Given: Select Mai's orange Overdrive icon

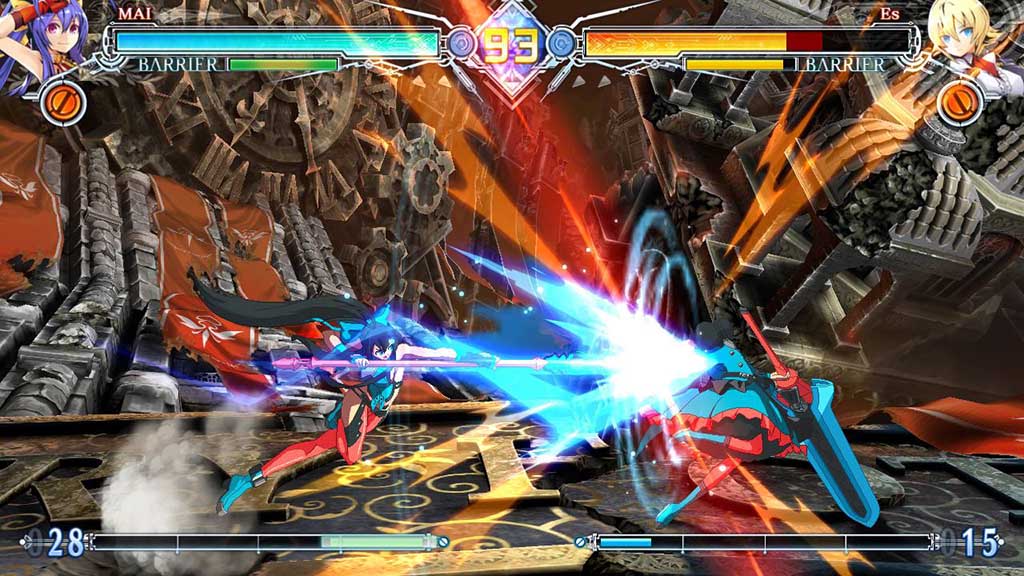Looking at the screenshot, I should click(x=63, y=103).
